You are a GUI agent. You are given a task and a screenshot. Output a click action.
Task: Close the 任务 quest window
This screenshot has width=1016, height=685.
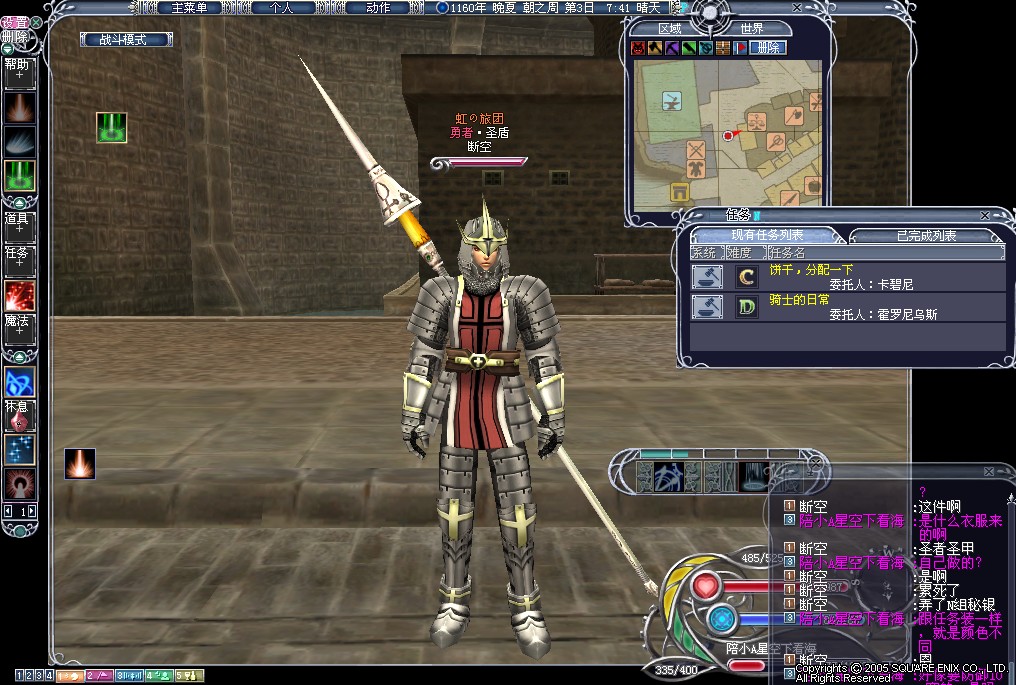click(x=985, y=215)
